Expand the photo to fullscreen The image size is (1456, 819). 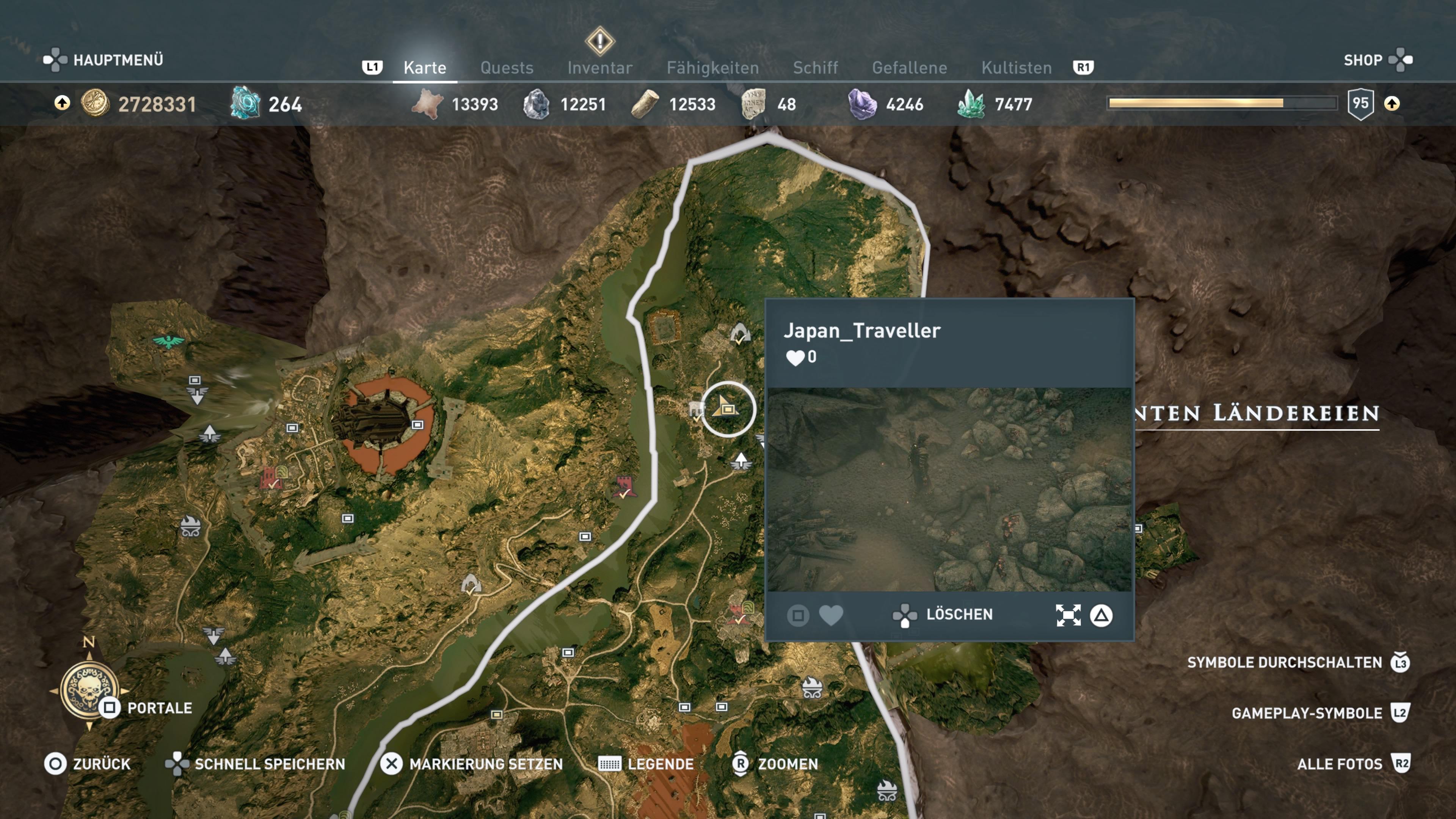(1068, 615)
